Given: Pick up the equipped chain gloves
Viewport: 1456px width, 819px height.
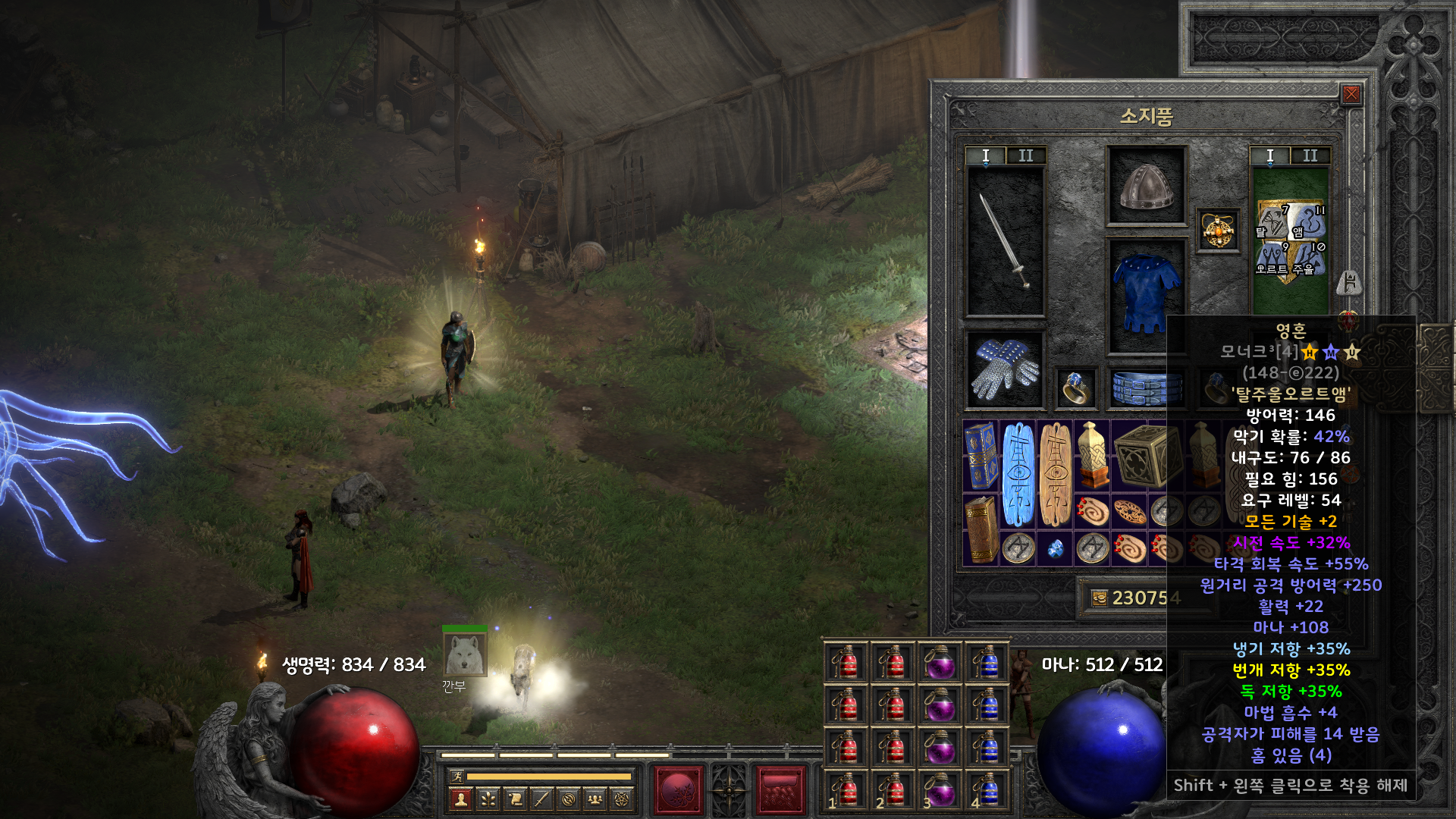Looking at the screenshot, I should [x=1005, y=369].
